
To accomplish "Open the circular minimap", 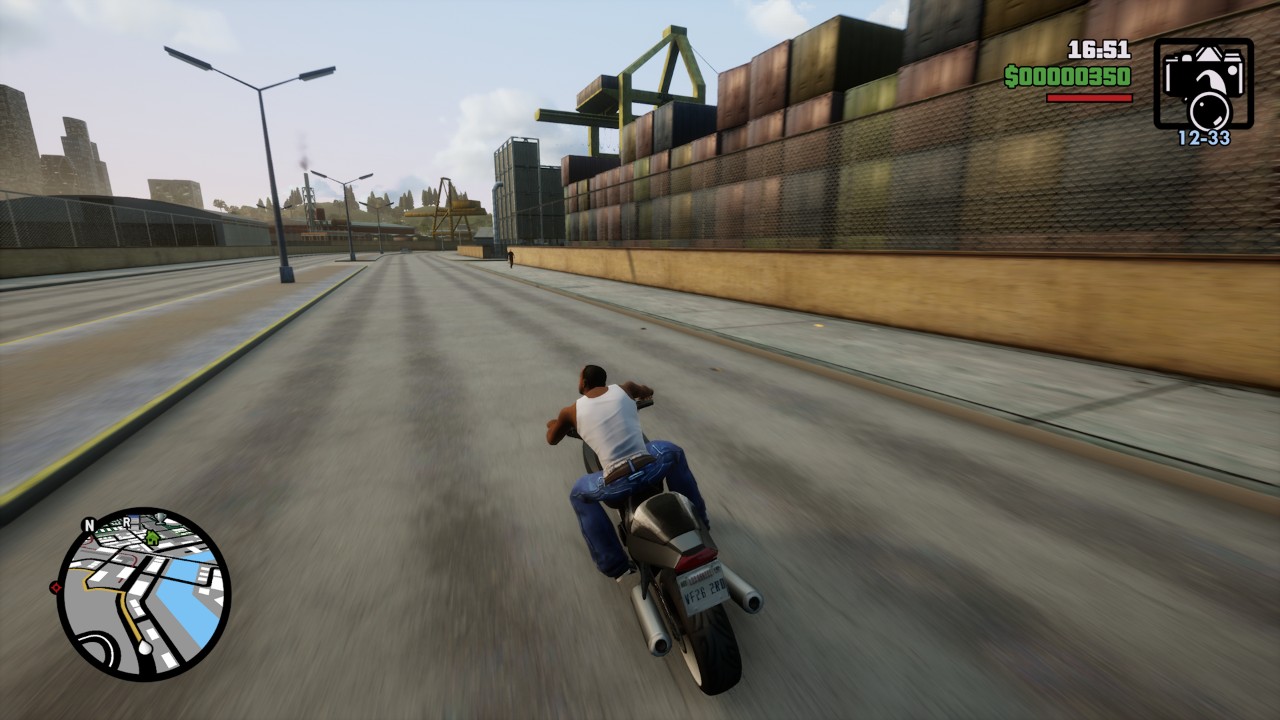I will pos(143,594).
